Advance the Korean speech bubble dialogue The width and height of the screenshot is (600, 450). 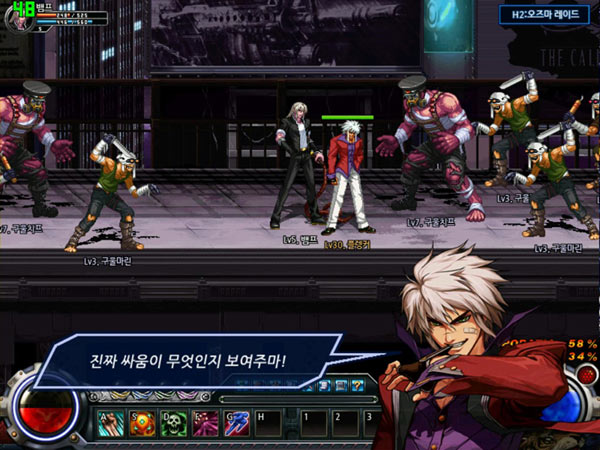click(200, 357)
